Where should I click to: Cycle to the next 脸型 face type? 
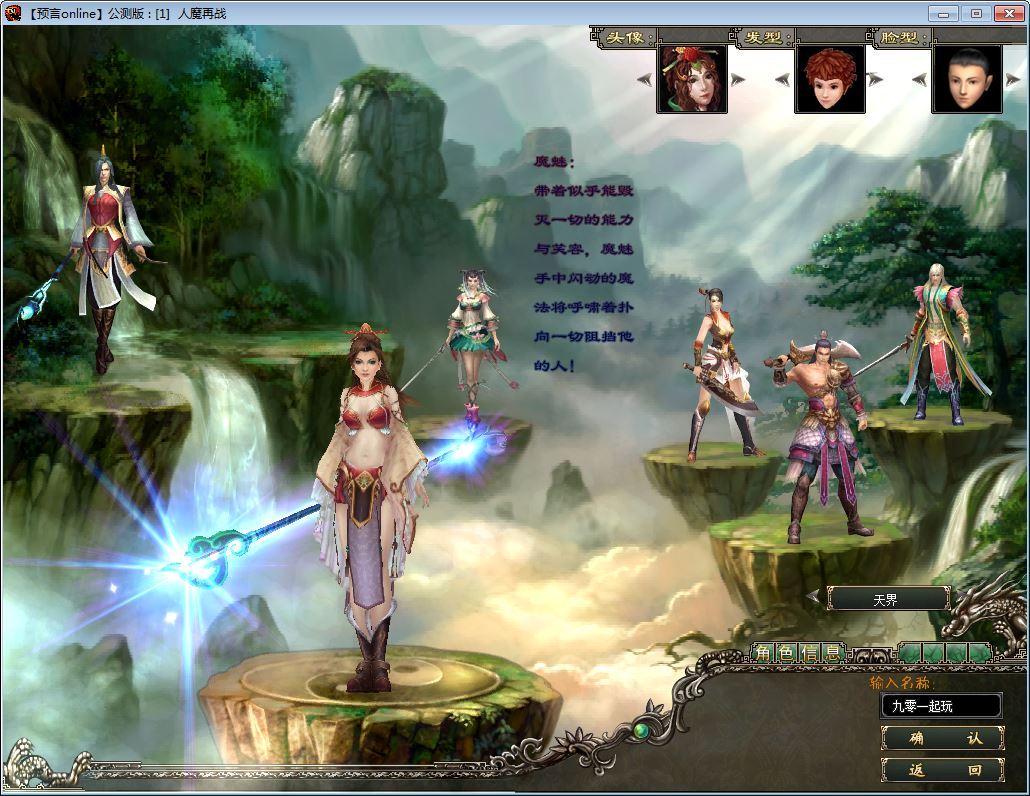1012,79
